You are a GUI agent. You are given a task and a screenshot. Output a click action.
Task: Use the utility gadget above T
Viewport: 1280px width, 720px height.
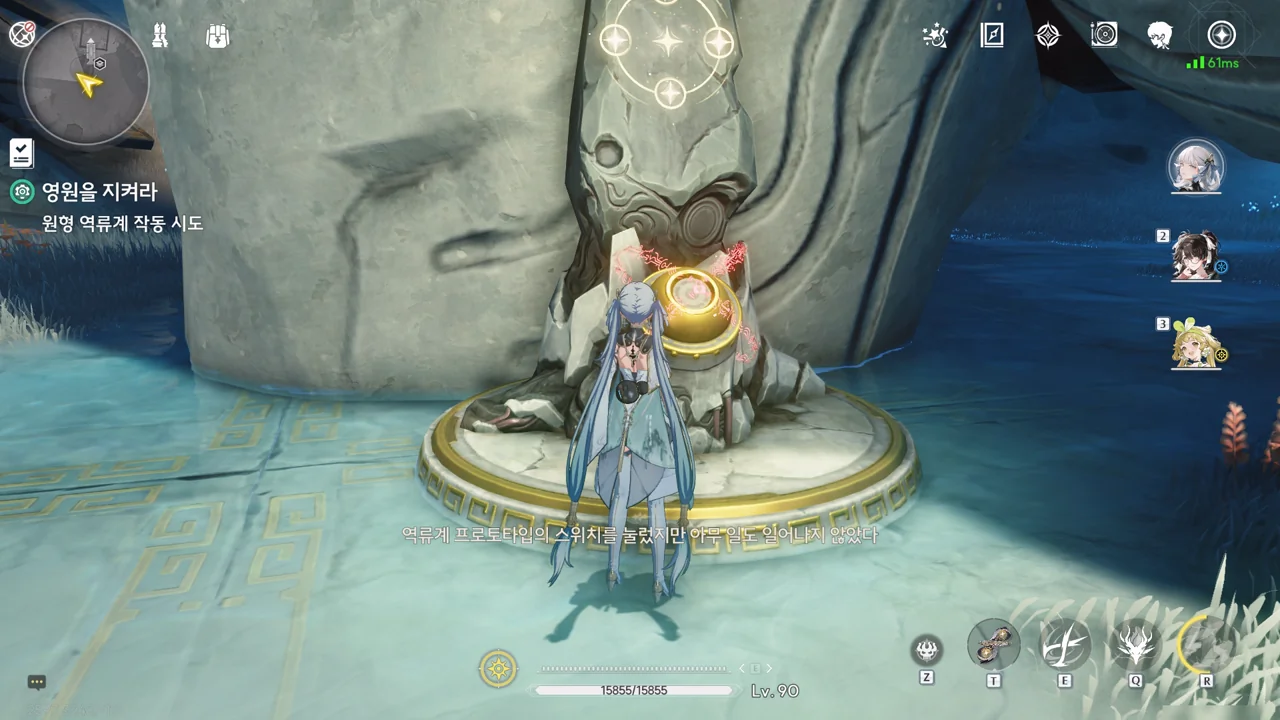point(994,644)
